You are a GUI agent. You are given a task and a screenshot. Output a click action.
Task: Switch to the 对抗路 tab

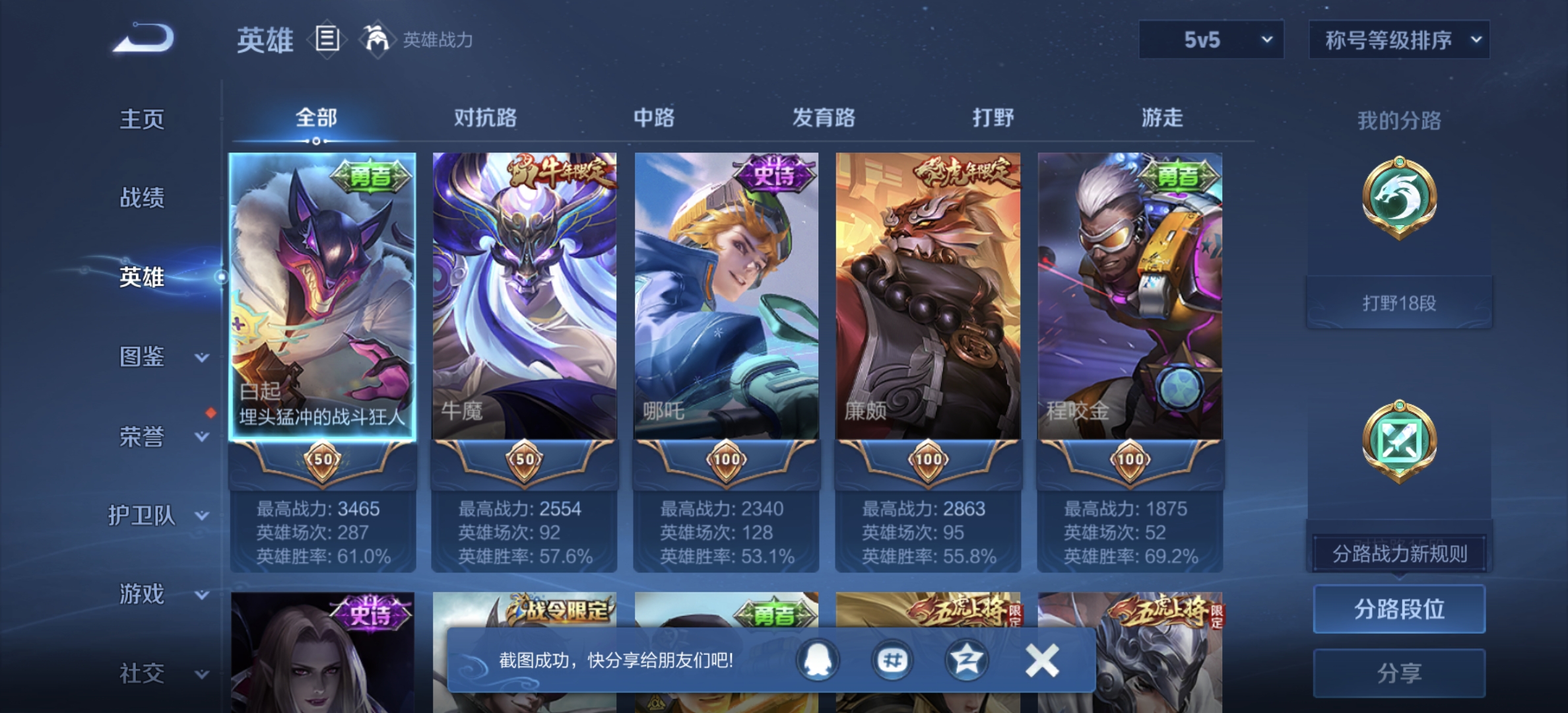pos(486,118)
